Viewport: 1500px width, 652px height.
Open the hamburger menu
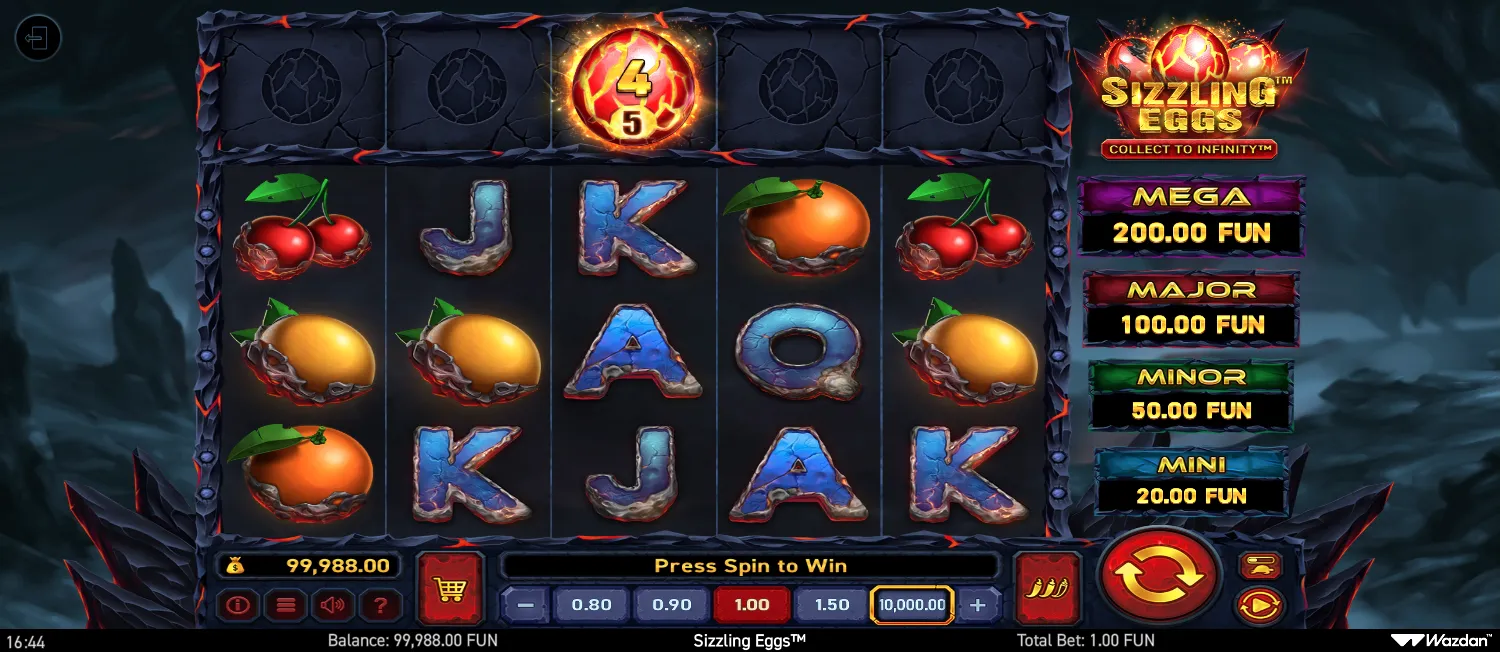click(288, 605)
